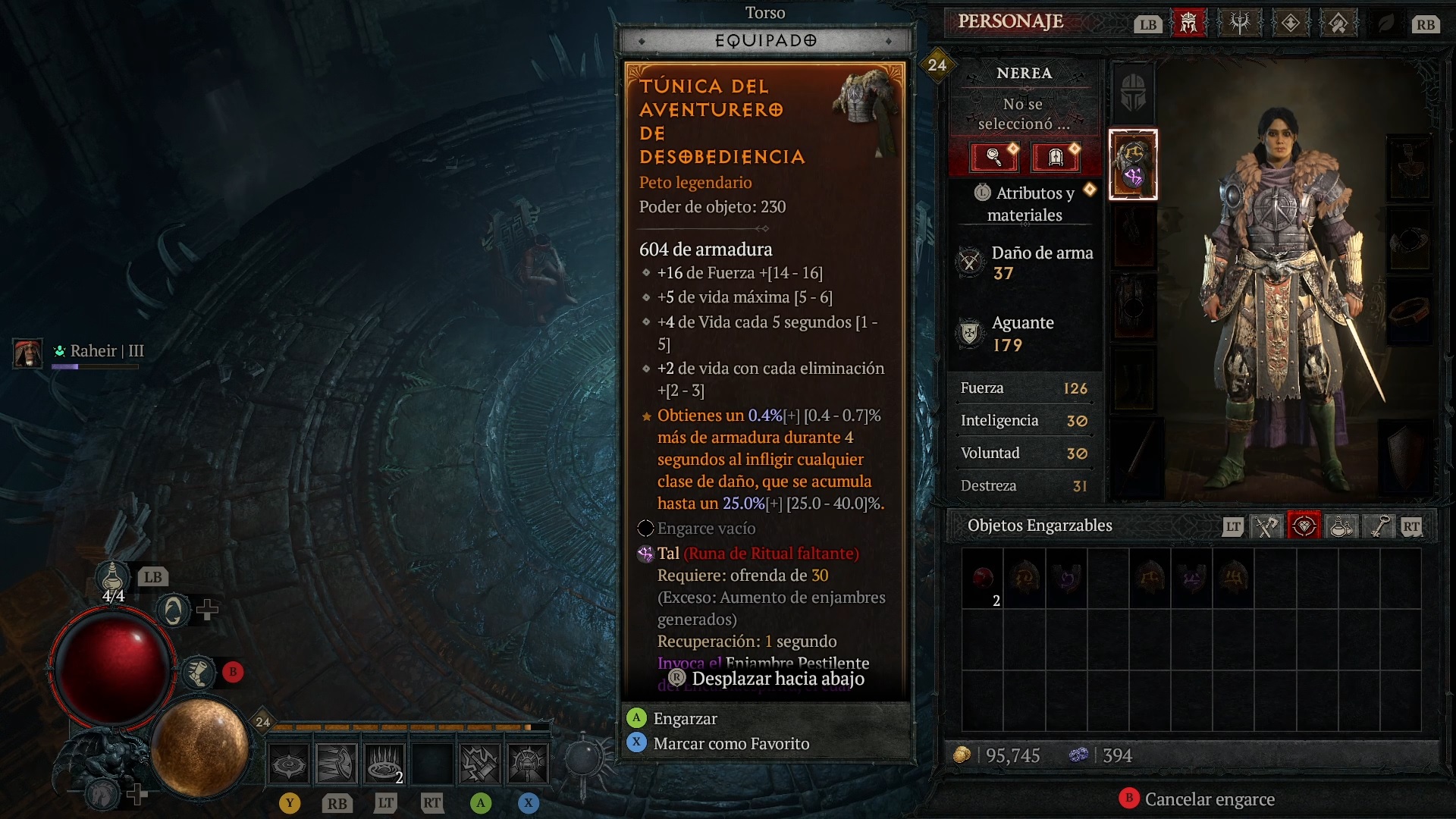Switch to the helmet character tab
This screenshot has width=1456, height=819.
click(x=1188, y=24)
